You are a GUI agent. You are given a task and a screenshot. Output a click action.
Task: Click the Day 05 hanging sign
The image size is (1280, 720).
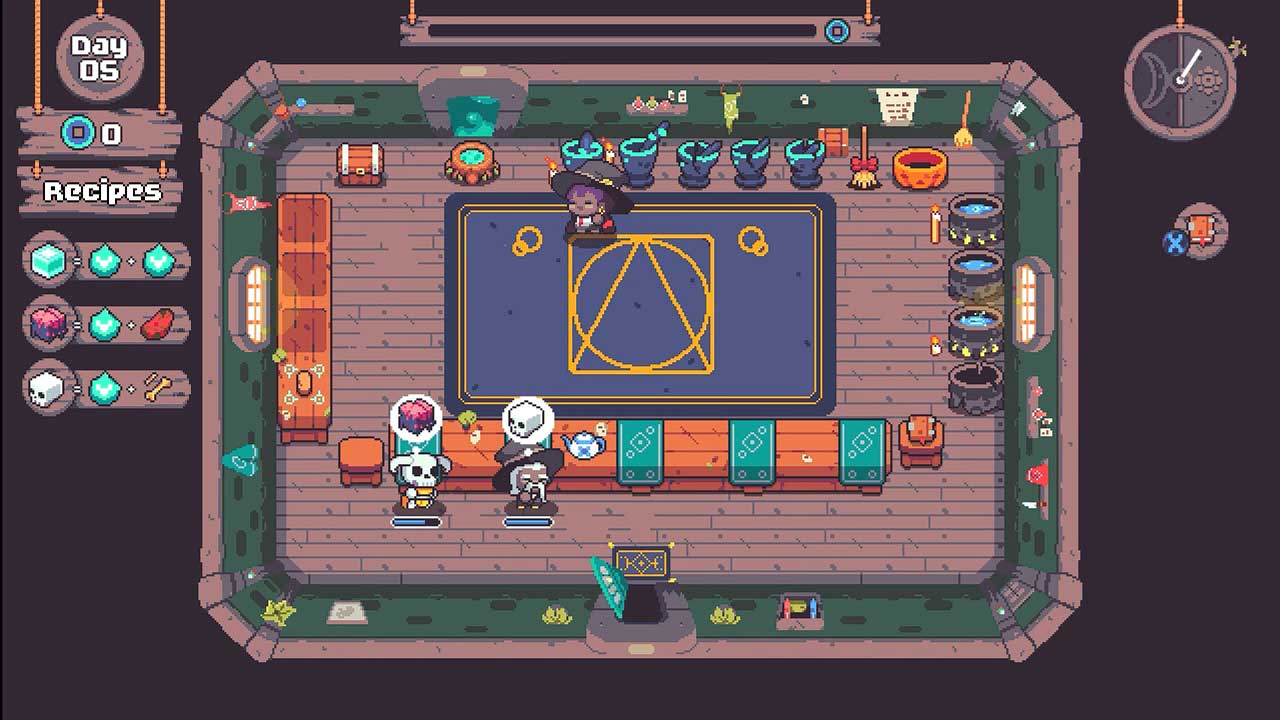point(100,58)
